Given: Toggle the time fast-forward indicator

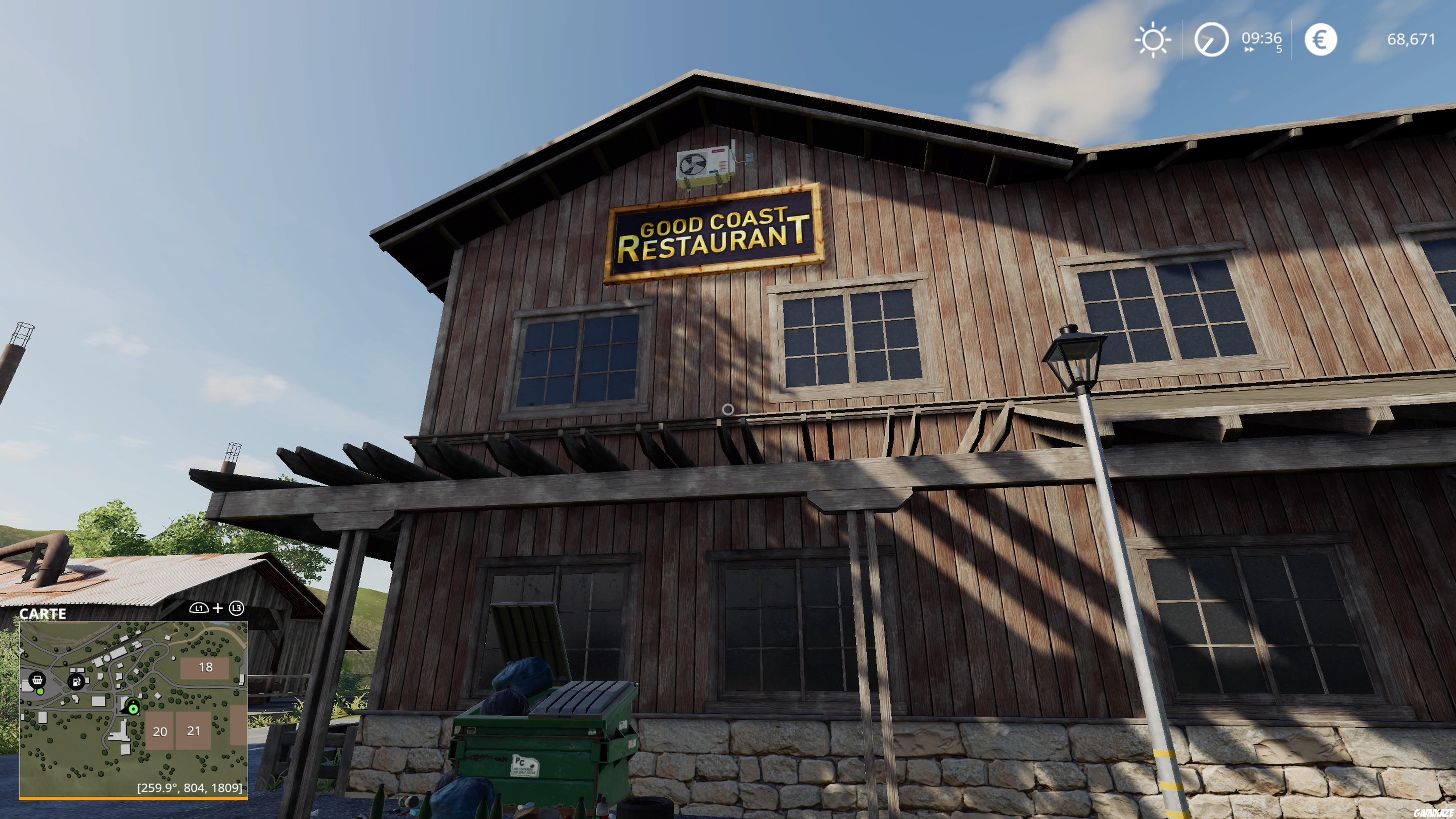Looking at the screenshot, I should coord(1250,50).
